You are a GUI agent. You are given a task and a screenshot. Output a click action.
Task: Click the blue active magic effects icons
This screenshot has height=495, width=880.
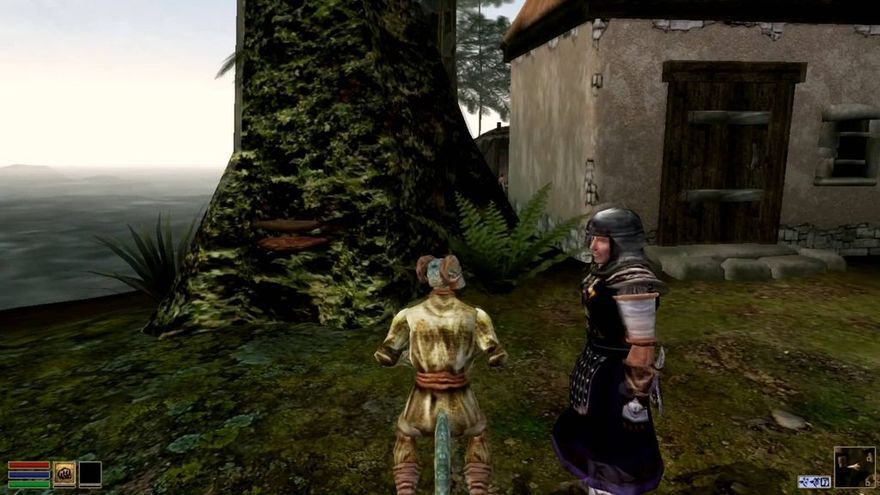pyautogui.click(x=814, y=481)
